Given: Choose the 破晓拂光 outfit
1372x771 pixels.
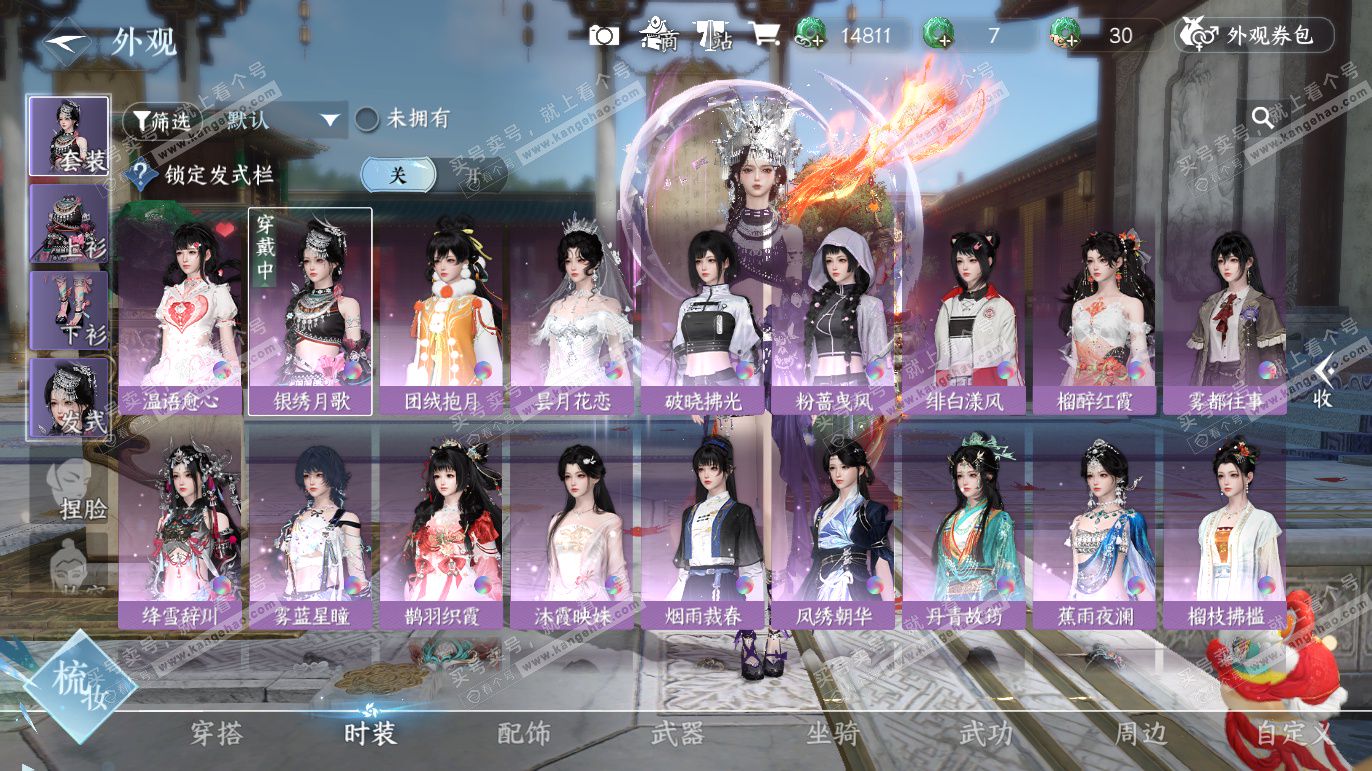Looking at the screenshot, I should 703,312.
